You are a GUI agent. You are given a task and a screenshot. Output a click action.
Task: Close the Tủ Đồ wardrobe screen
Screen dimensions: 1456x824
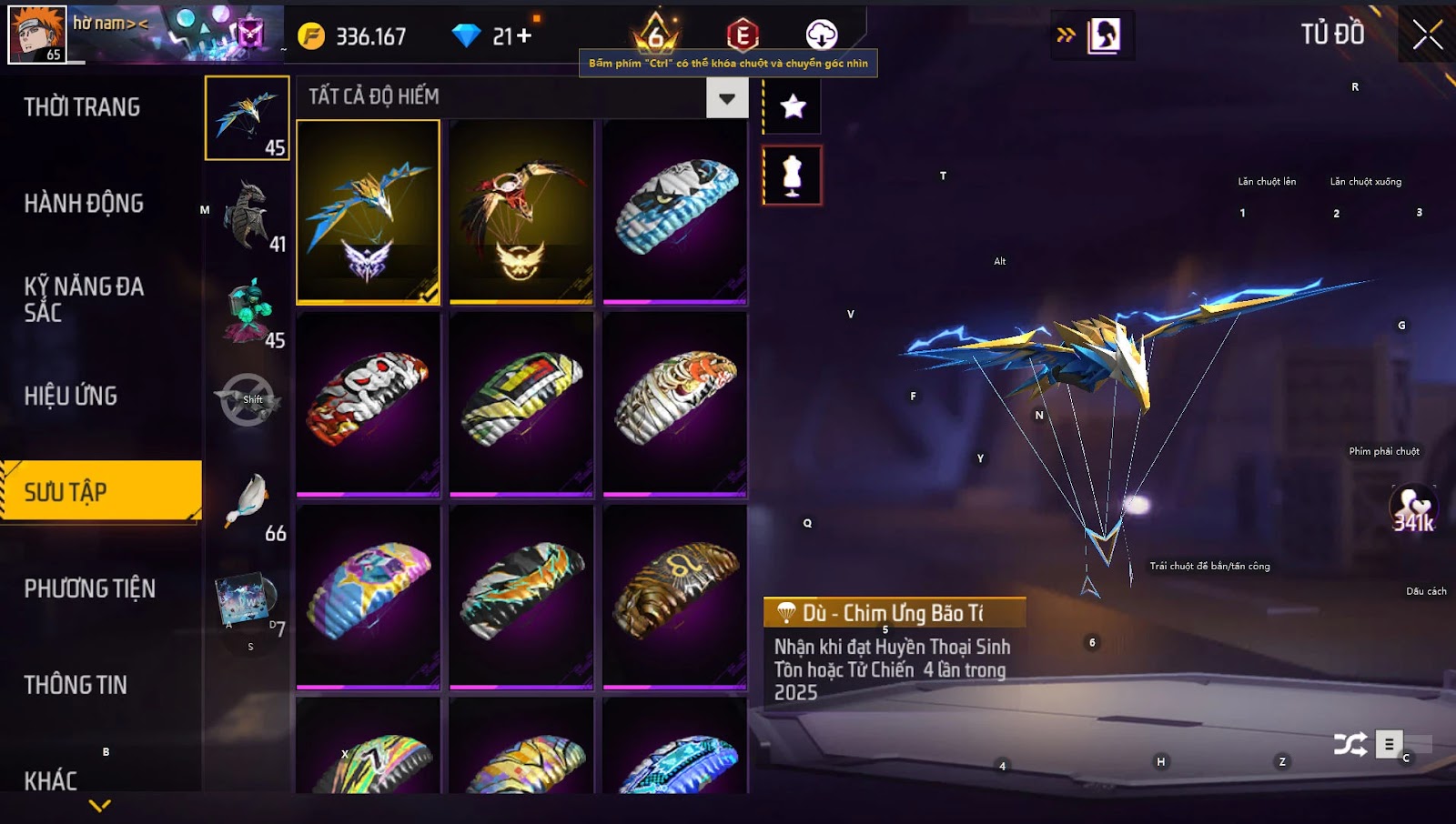pos(1427,35)
